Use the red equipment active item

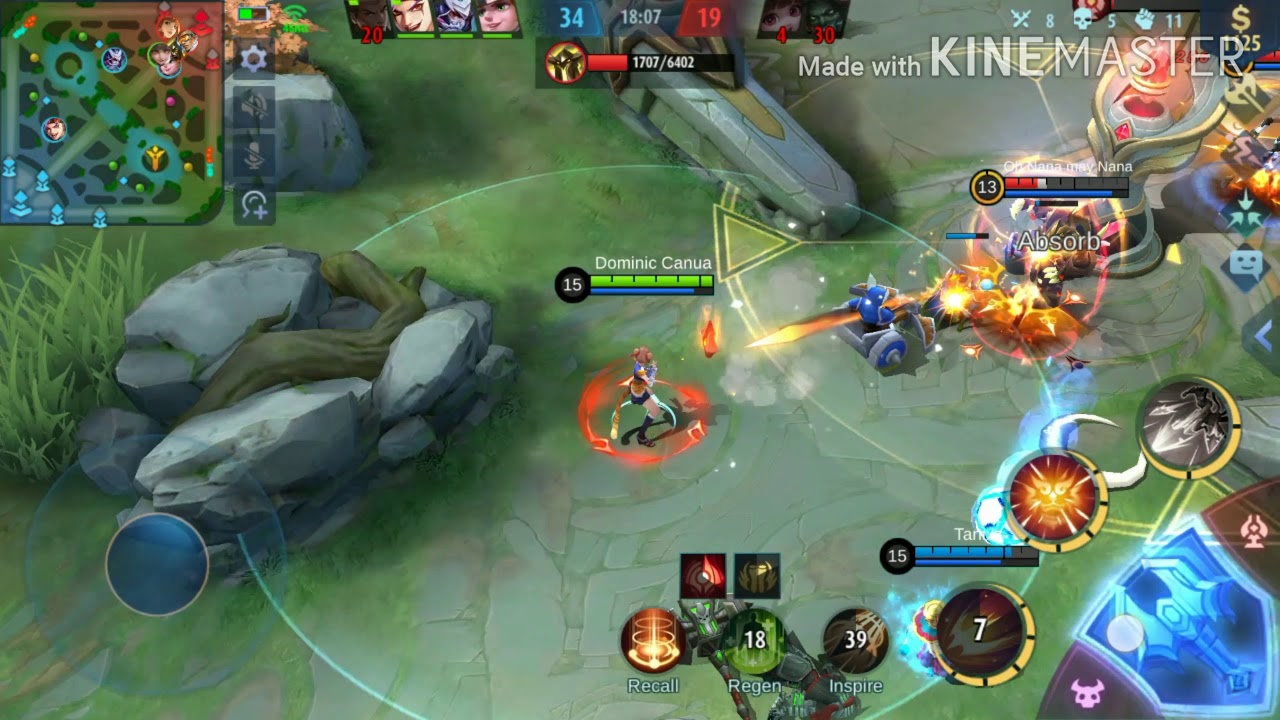click(x=703, y=576)
